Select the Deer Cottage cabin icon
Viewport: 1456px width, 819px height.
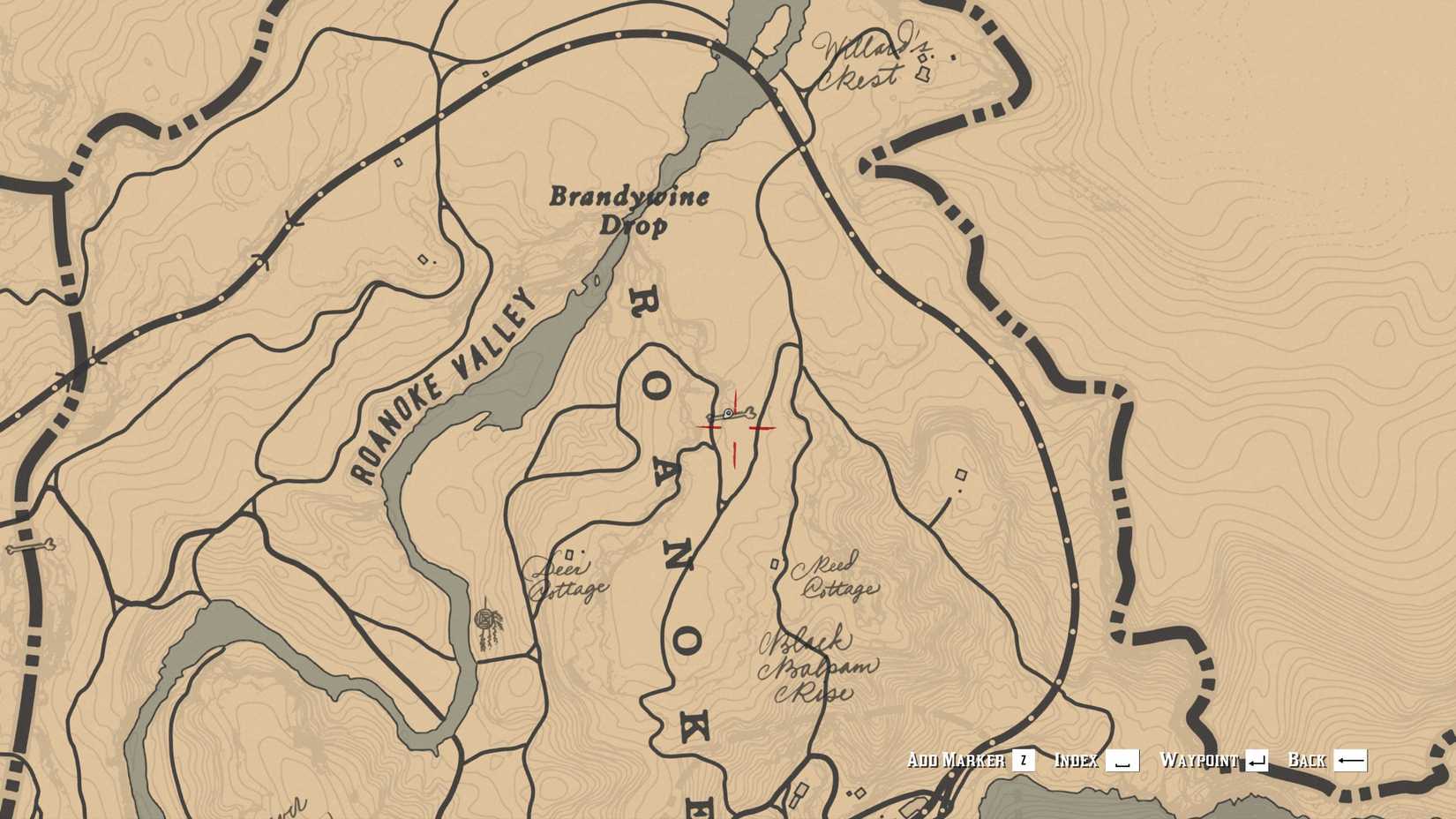click(569, 554)
